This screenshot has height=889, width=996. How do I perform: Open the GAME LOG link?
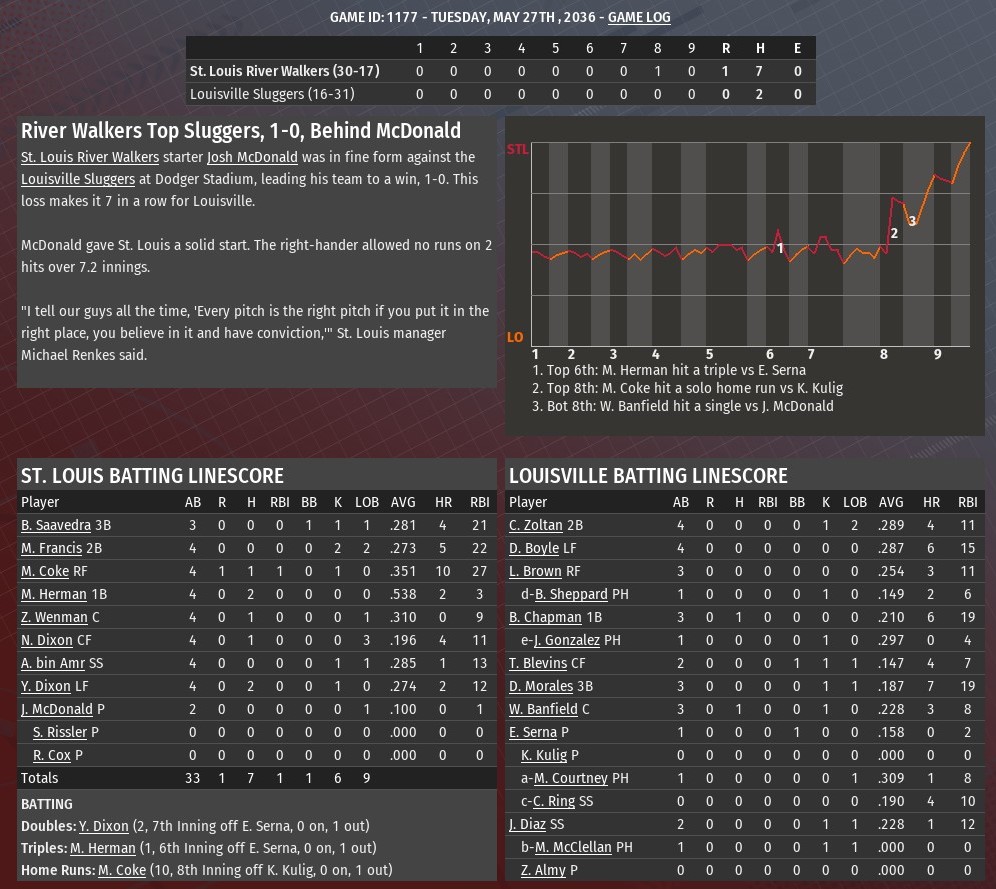(x=639, y=17)
